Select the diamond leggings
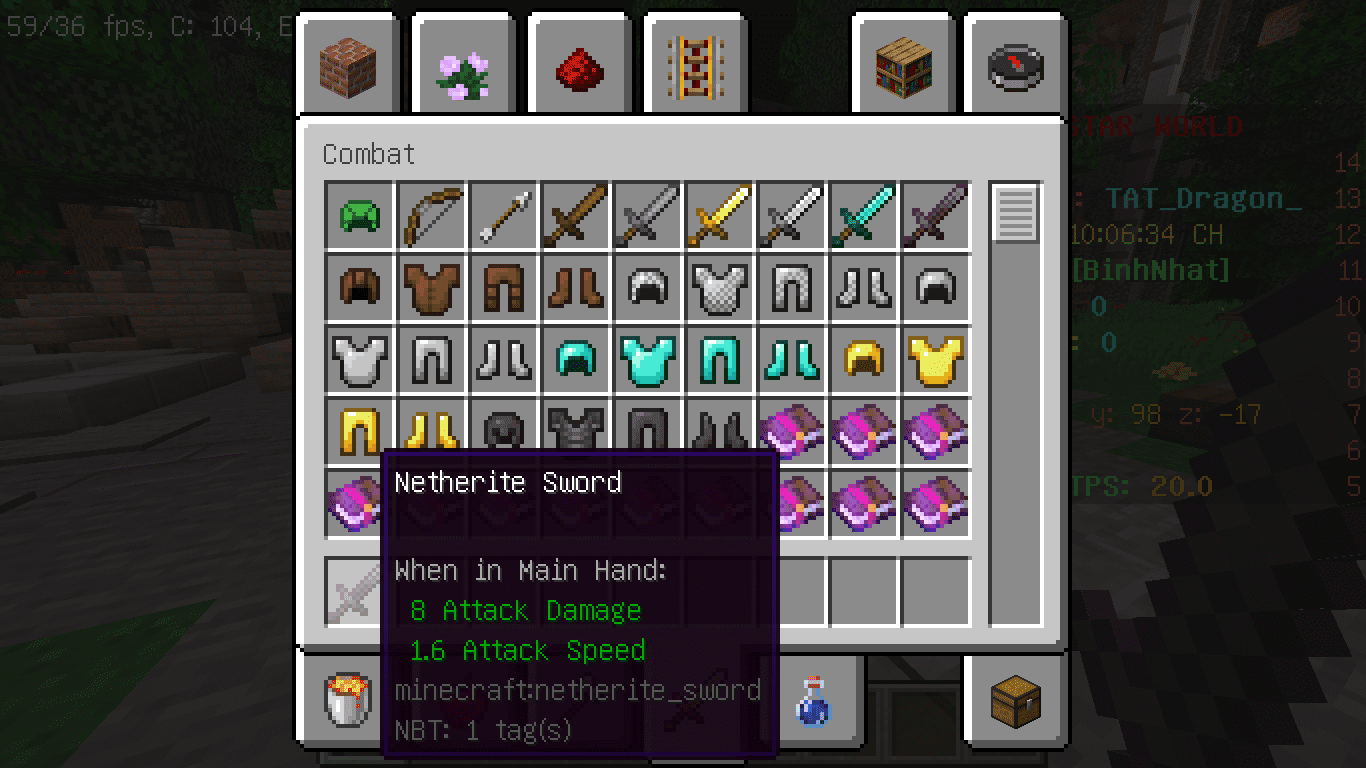The image size is (1366, 768). 719,359
